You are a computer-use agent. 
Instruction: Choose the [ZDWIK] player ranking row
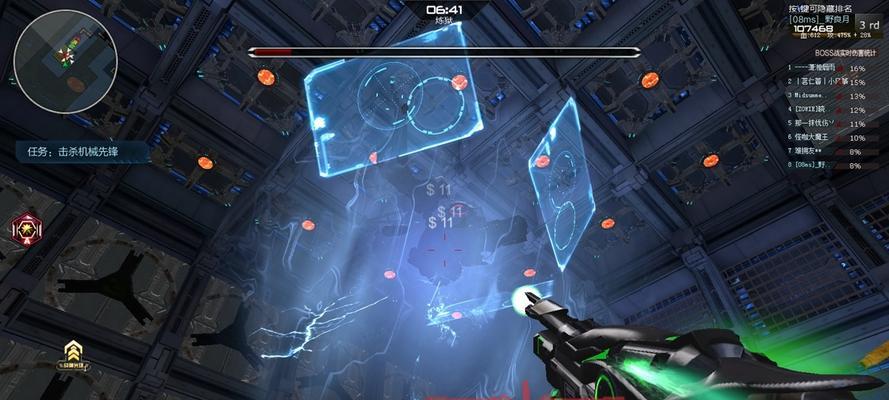point(826,110)
